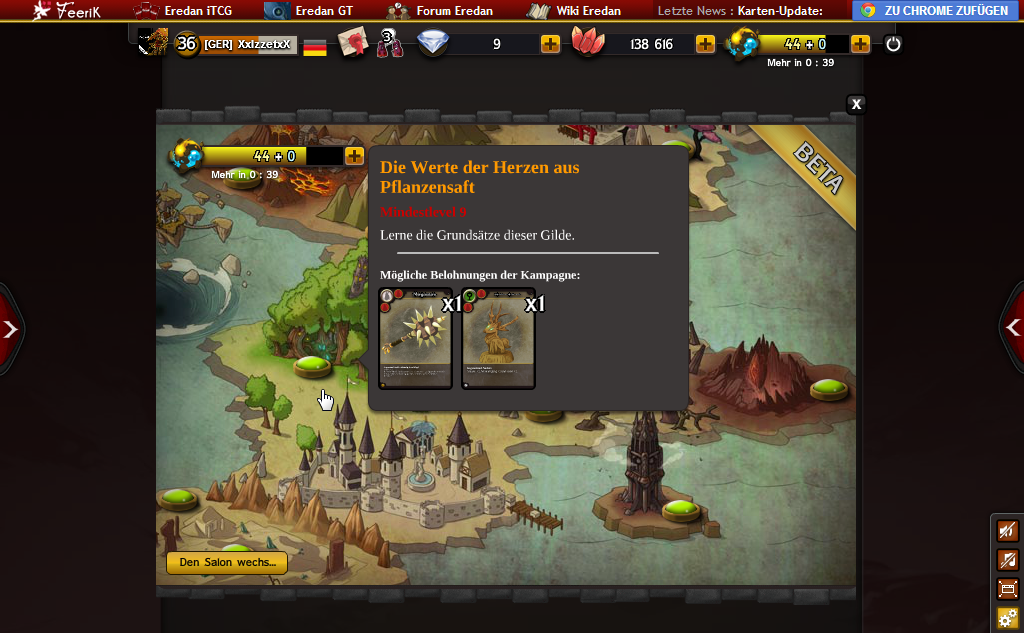Select the spiked mace reward card
Screen dimensions: 1024x633
[416, 338]
